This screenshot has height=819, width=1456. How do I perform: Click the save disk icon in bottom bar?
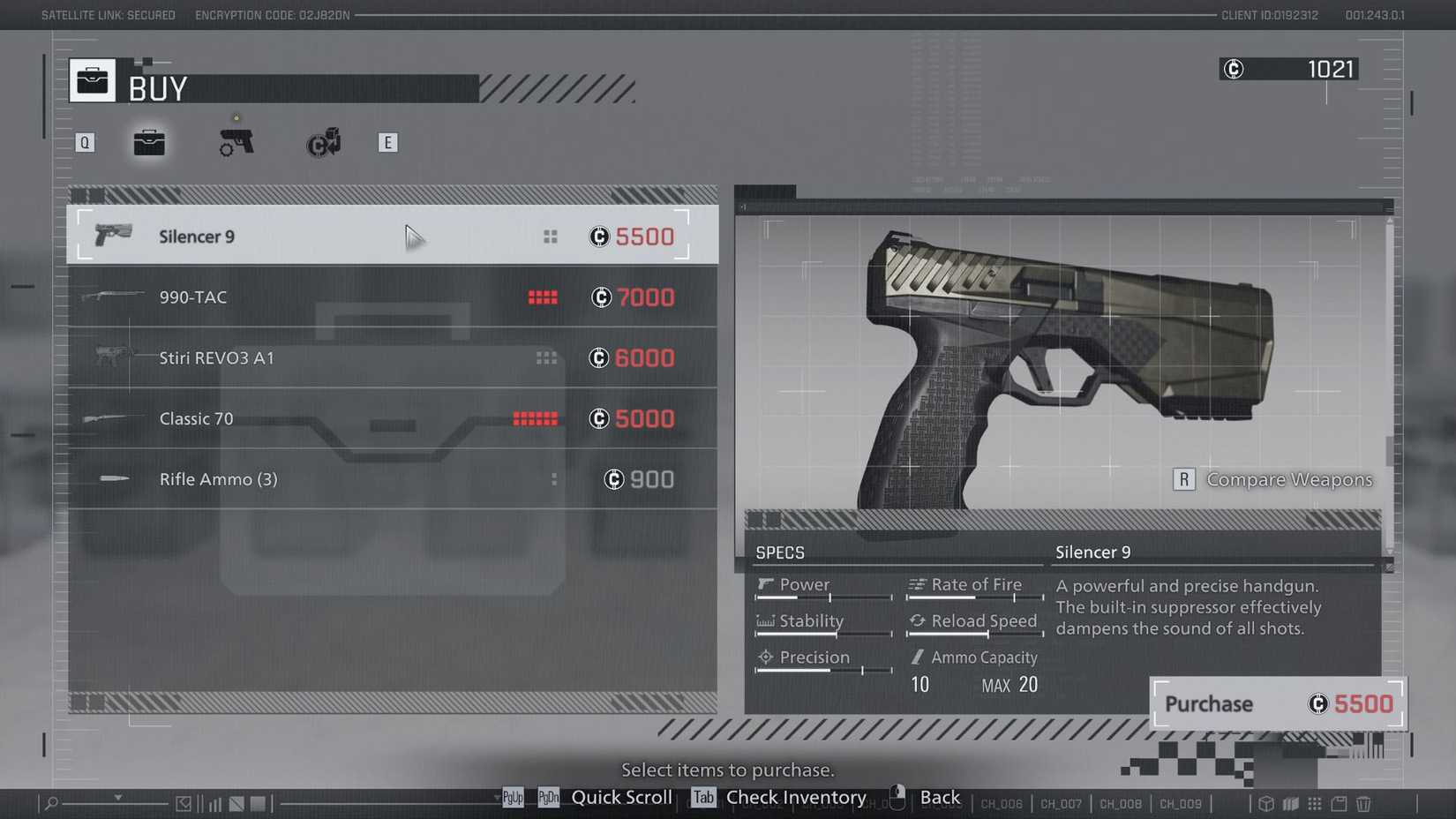pyautogui.click(x=1339, y=804)
